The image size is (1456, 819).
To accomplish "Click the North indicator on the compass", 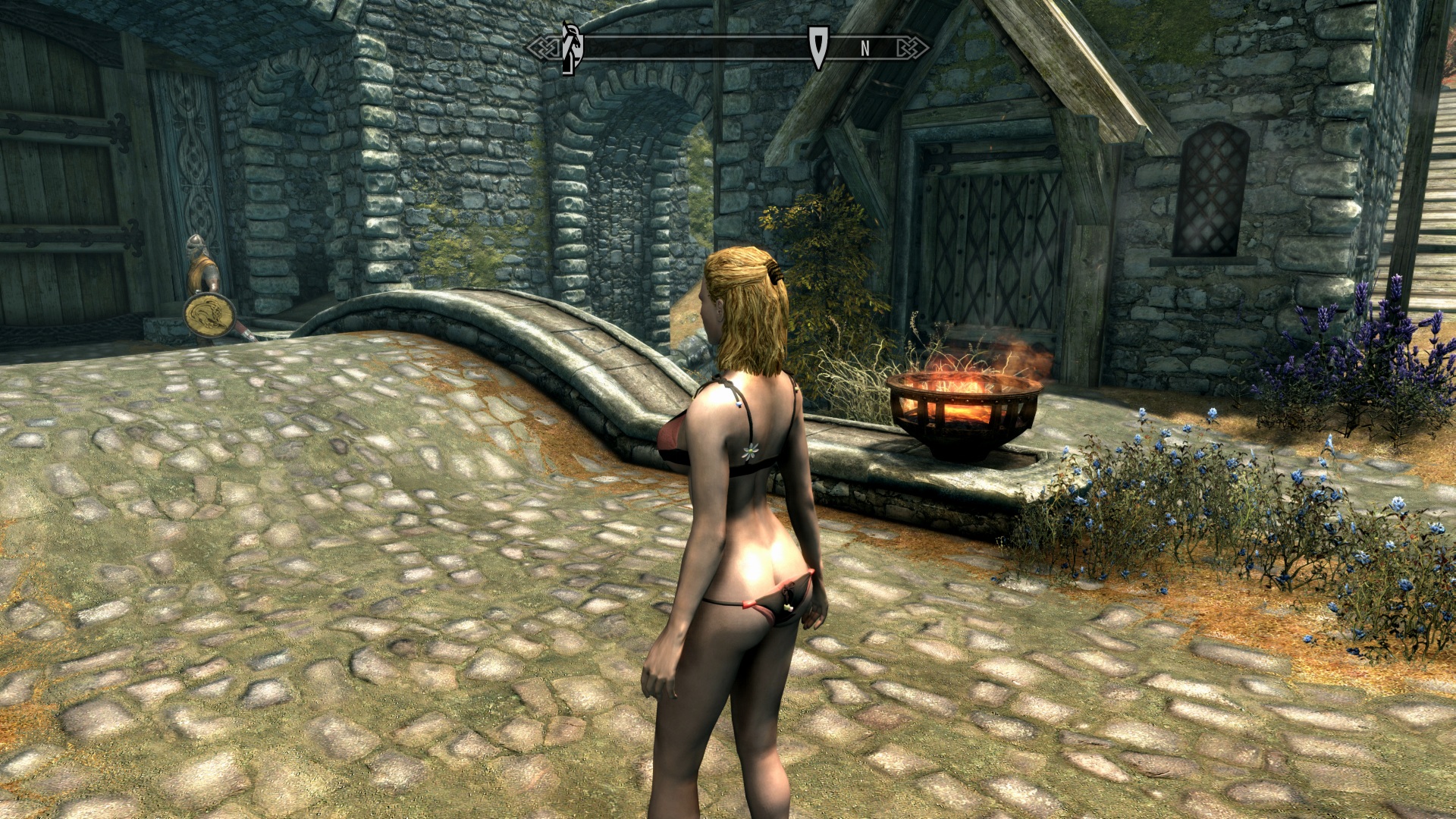I will 864,49.
